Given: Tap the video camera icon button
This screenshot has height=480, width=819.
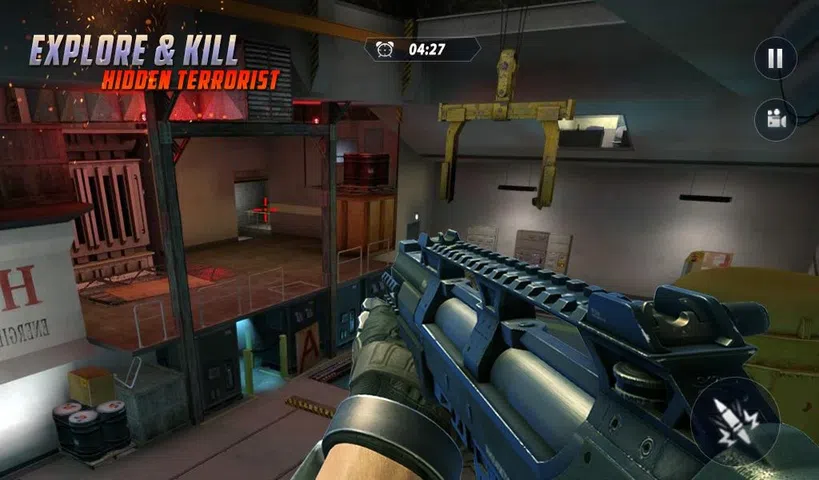Looking at the screenshot, I should coord(775,120).
